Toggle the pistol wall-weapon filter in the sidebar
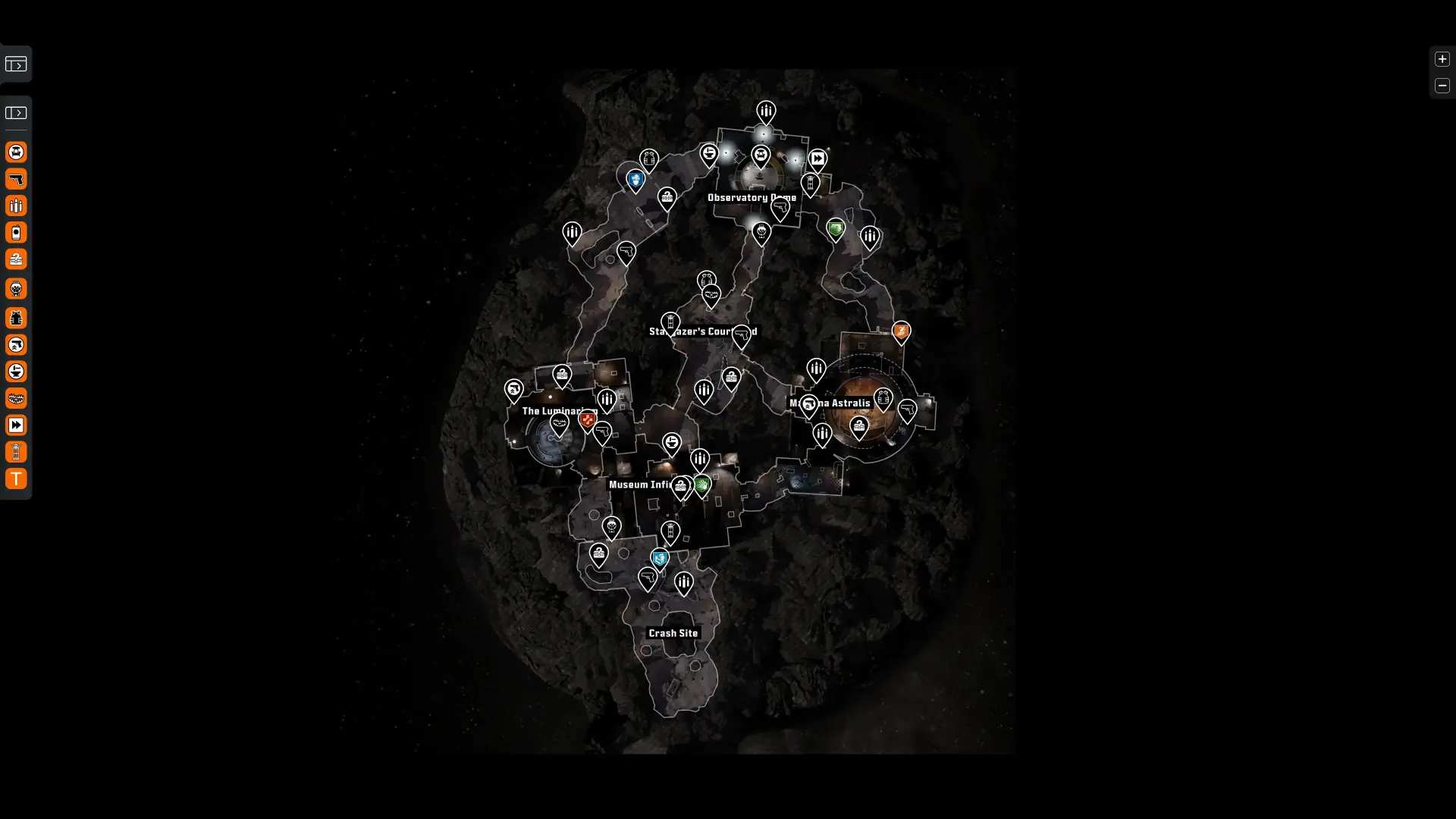The width and height of the screenshot is (1456, 819). click(16, 179)
